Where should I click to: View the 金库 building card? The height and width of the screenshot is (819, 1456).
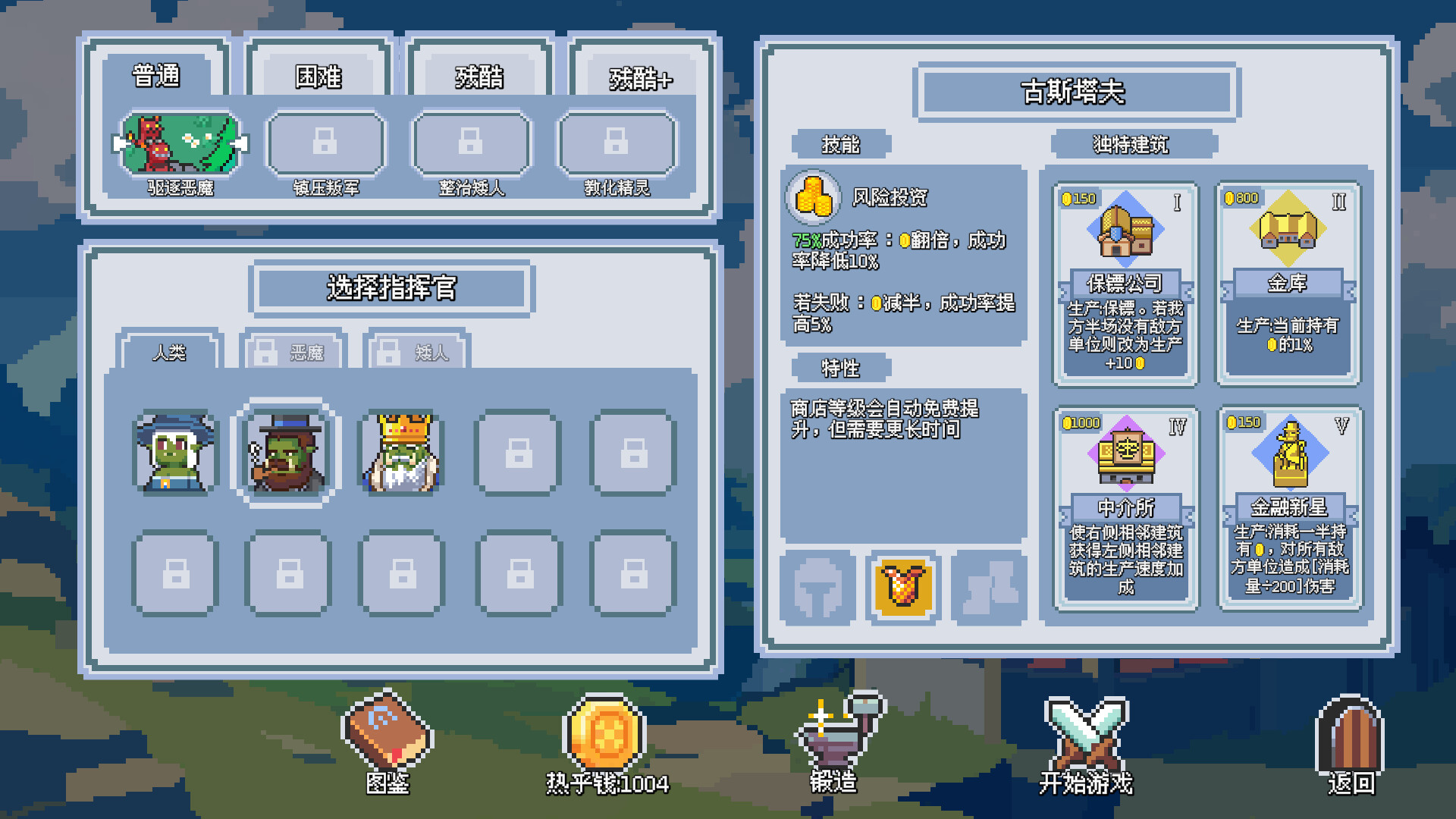click(1288, 281)
